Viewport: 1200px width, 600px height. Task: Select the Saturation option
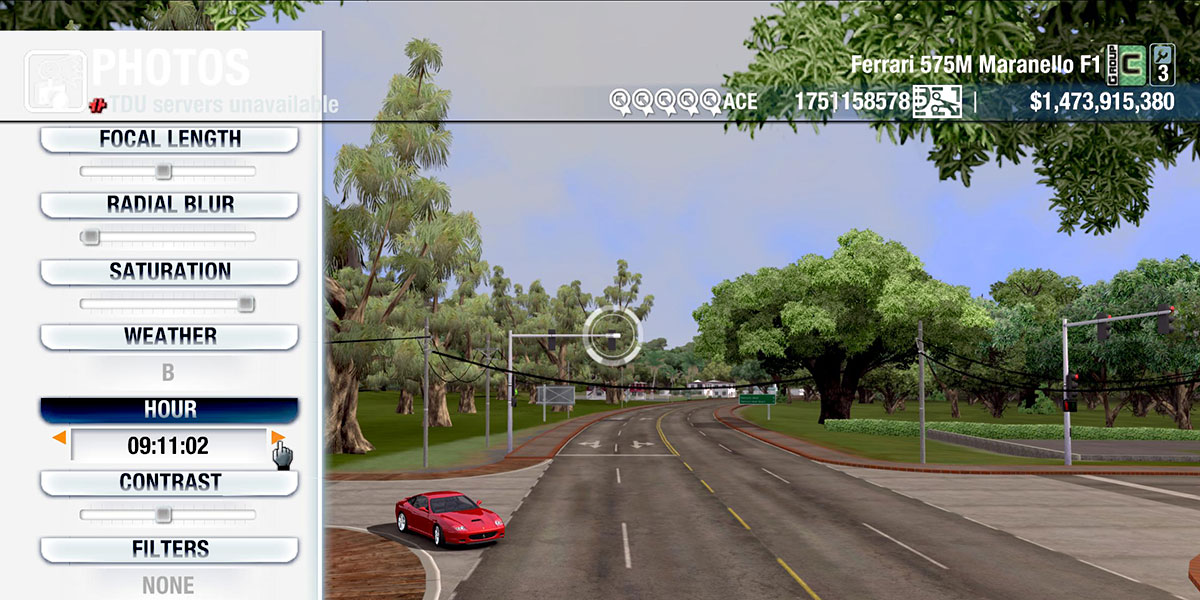click(169, 271)
